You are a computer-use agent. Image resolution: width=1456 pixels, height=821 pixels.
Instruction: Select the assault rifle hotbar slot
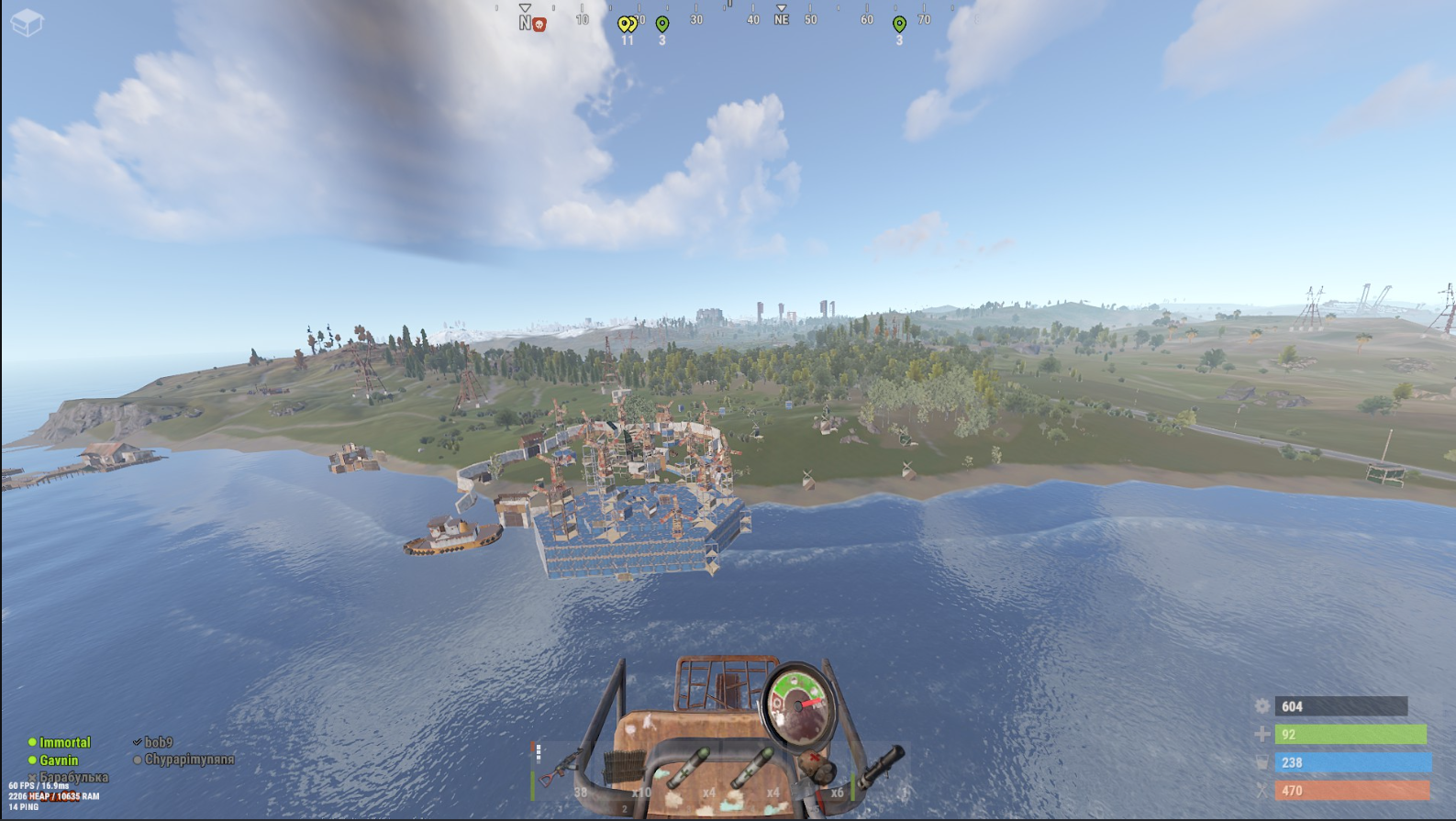point(562,771)
